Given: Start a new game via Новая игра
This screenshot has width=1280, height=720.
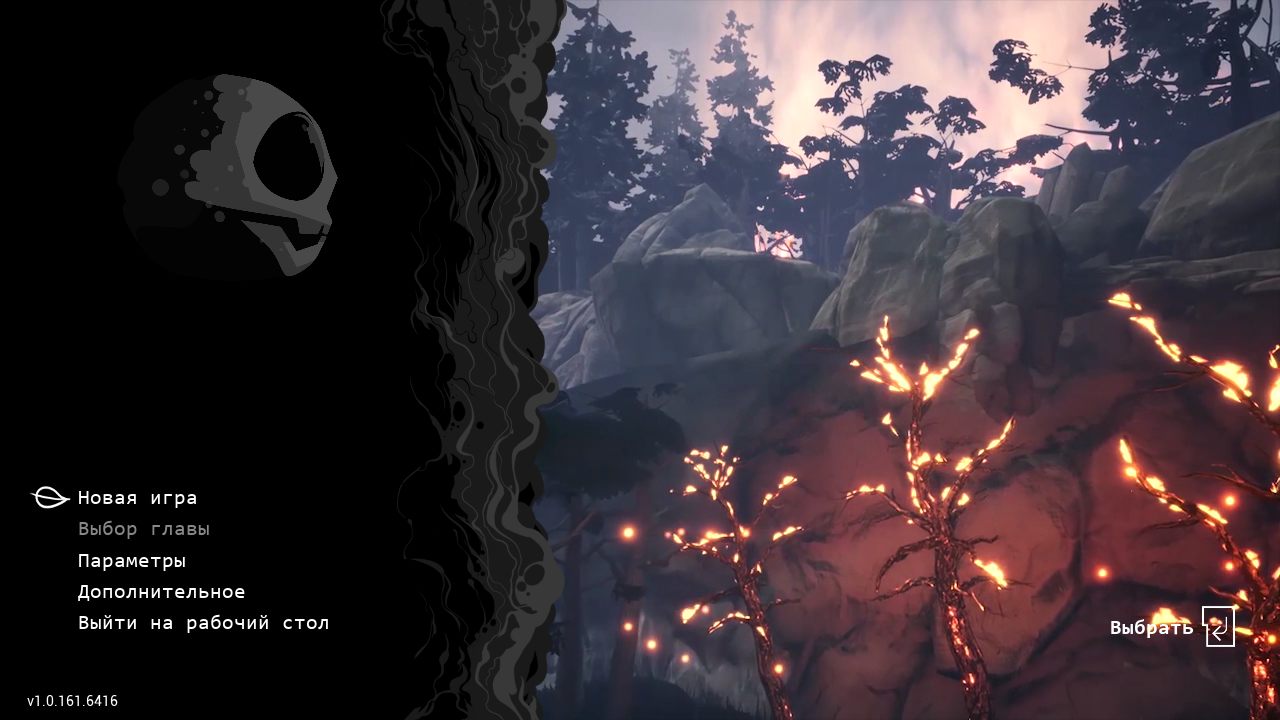Looking at the screenshot, I should tap(137, 498).
